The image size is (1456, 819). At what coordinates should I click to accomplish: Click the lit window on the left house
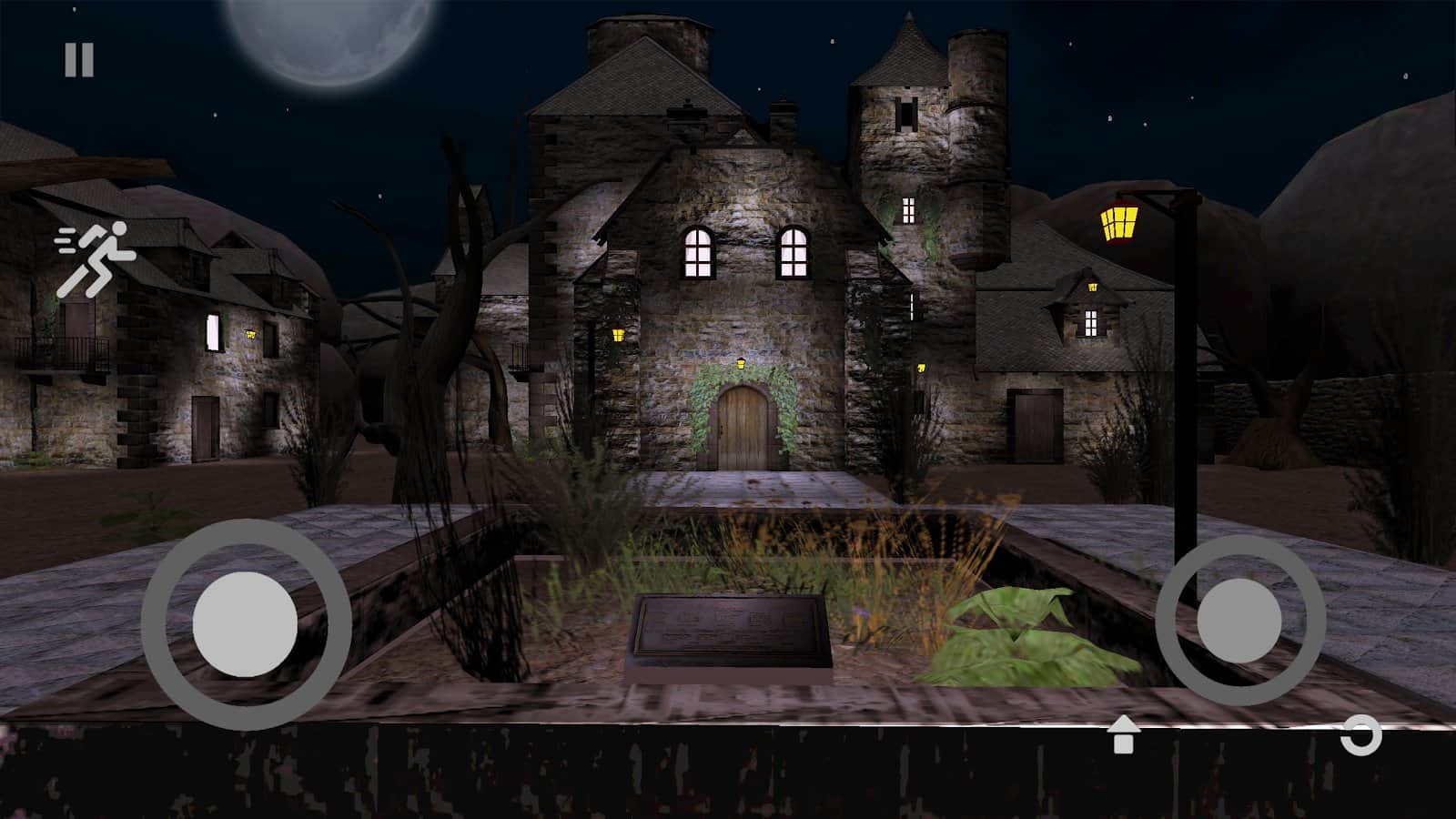(213, 330)
